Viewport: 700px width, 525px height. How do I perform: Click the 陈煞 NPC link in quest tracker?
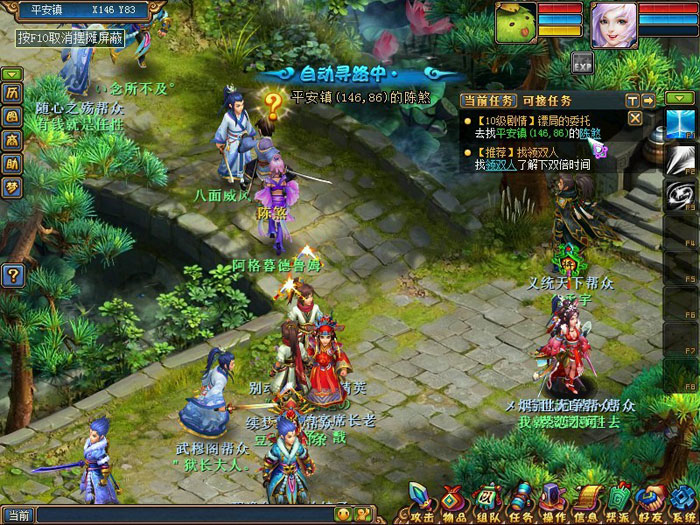pyautogui.click(x=590, y=133)
